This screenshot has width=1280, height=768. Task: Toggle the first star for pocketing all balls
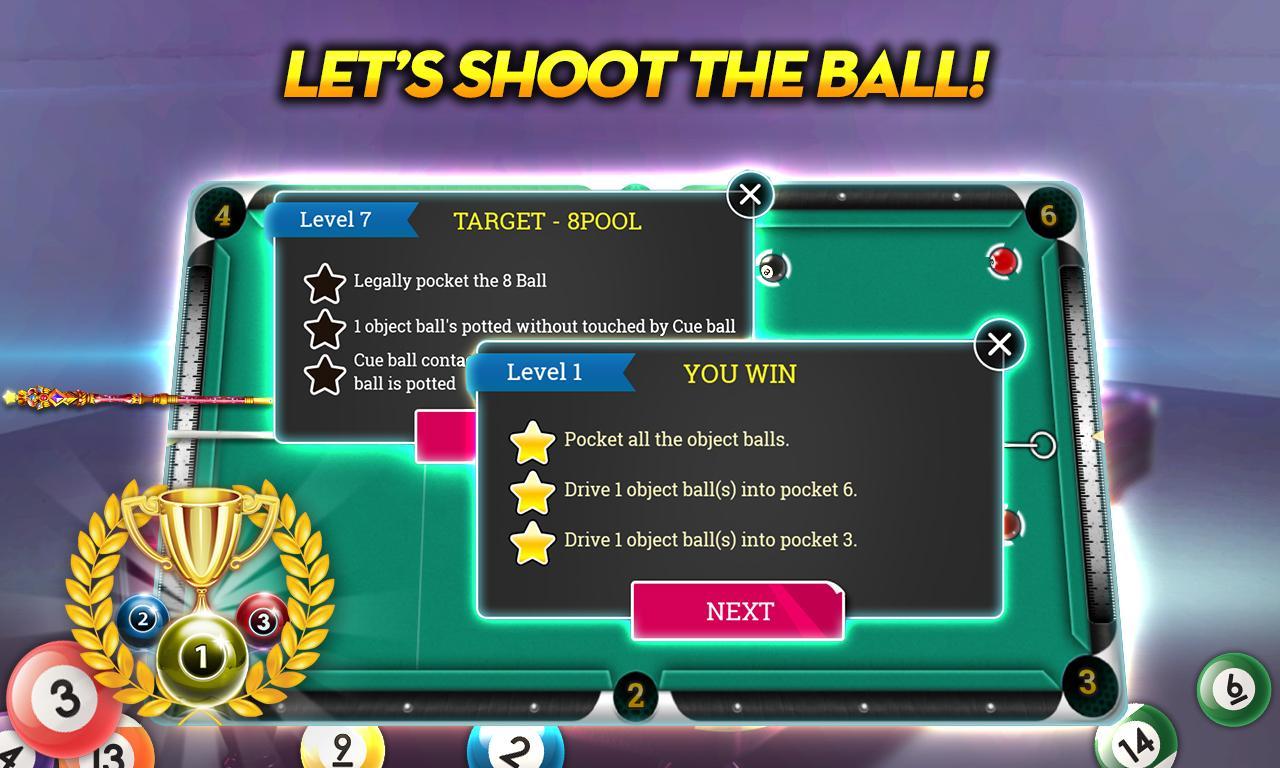click(533, 440)
